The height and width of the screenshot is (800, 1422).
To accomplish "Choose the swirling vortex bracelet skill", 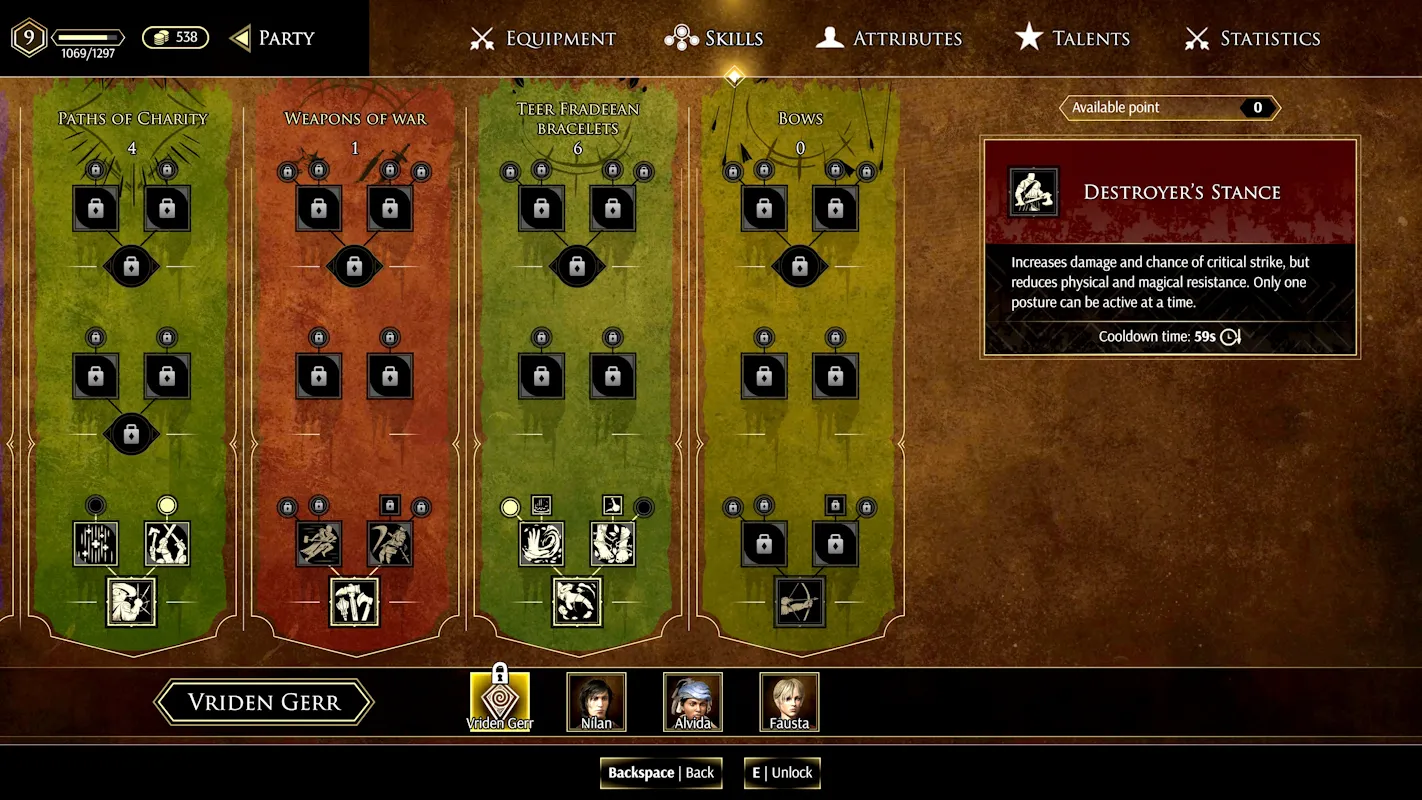I will [x=541, y=544].
